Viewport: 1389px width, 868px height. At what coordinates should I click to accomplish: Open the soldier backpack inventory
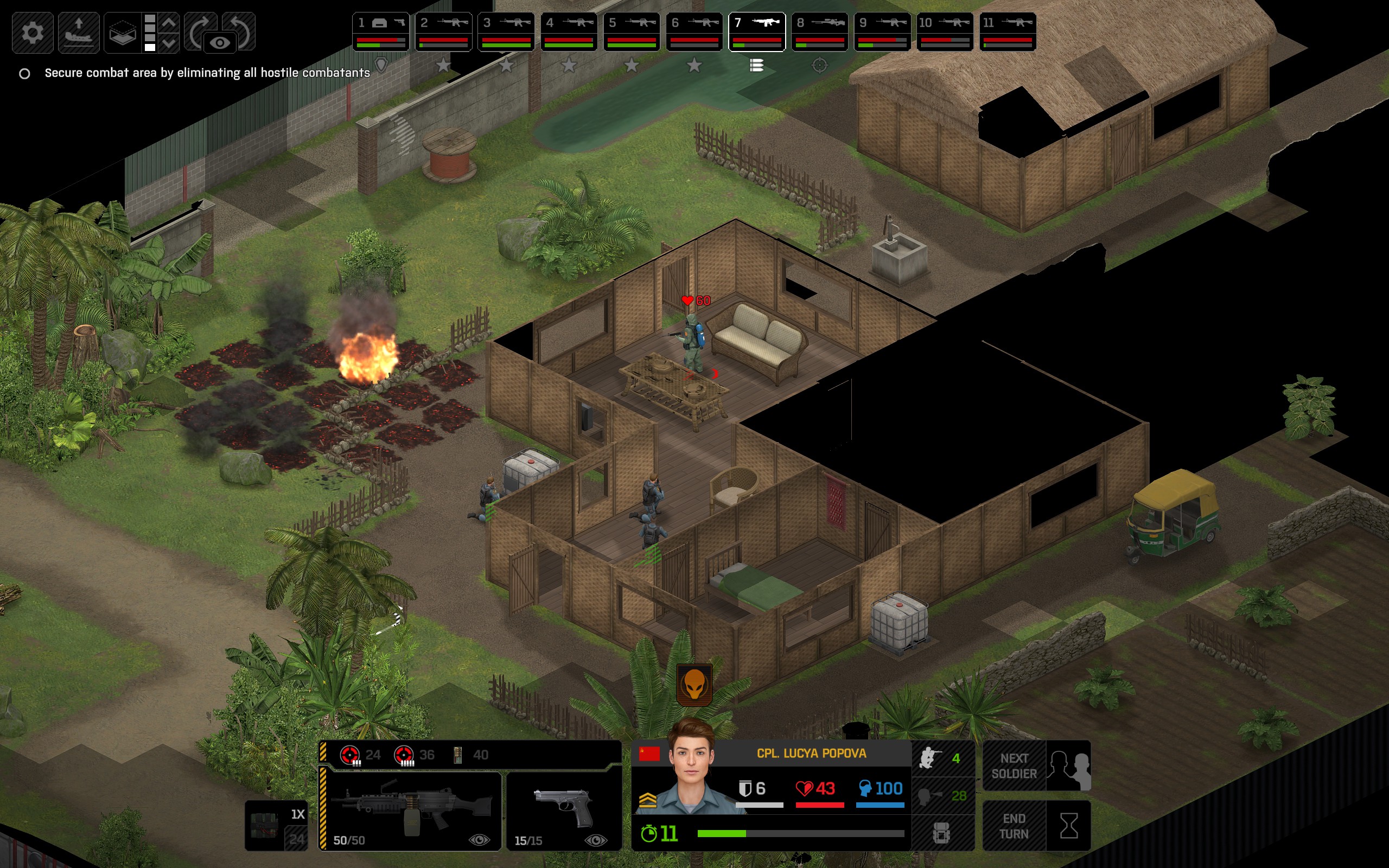click(942, 833)
